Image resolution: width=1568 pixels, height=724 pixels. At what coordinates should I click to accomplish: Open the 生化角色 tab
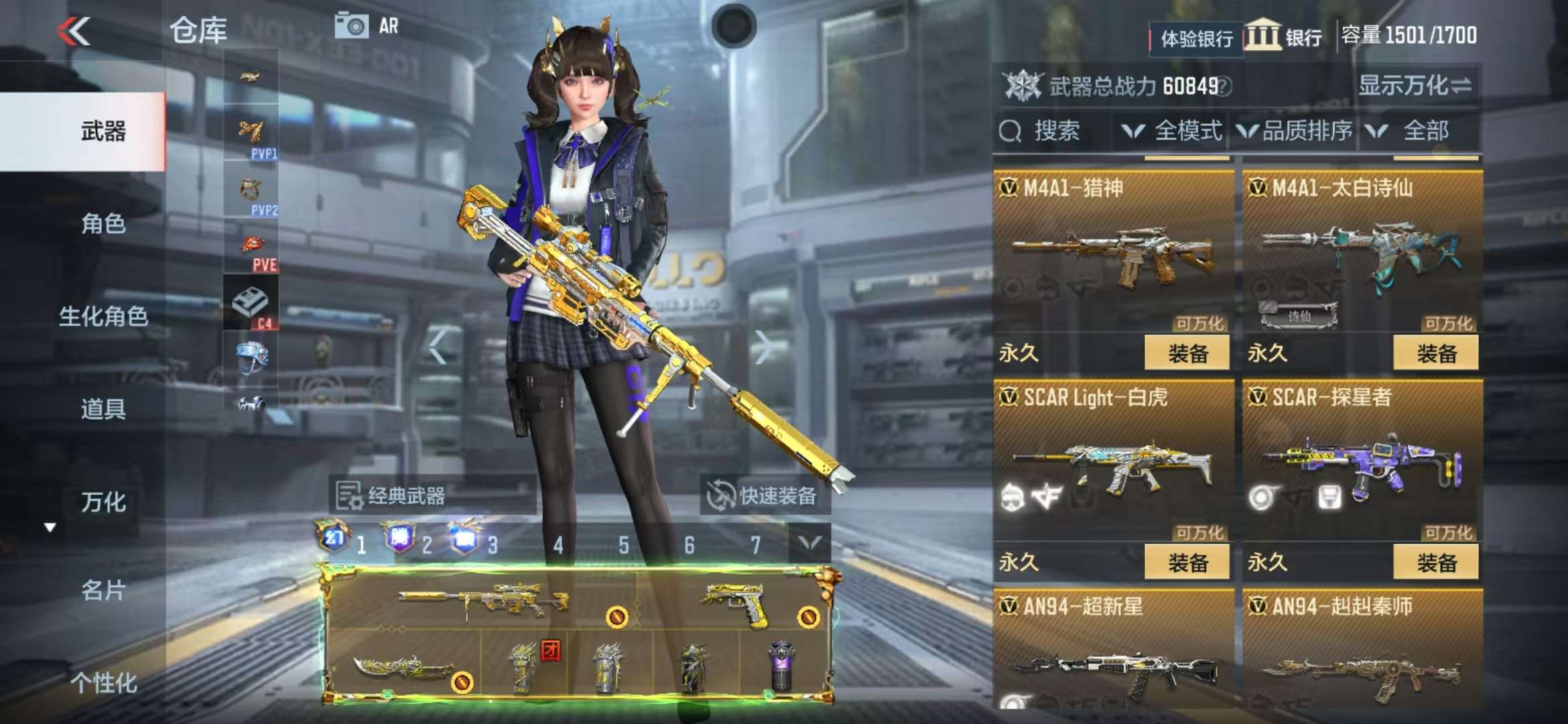coord(103,316)
